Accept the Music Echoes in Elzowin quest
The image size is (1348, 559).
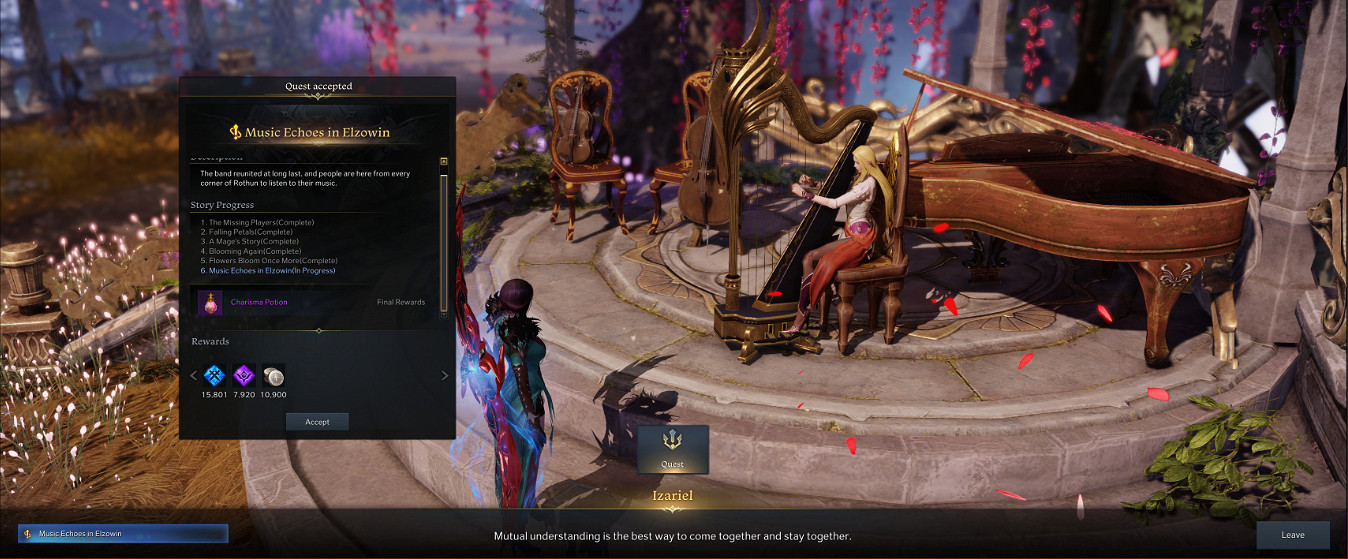[x=317, y=422]
